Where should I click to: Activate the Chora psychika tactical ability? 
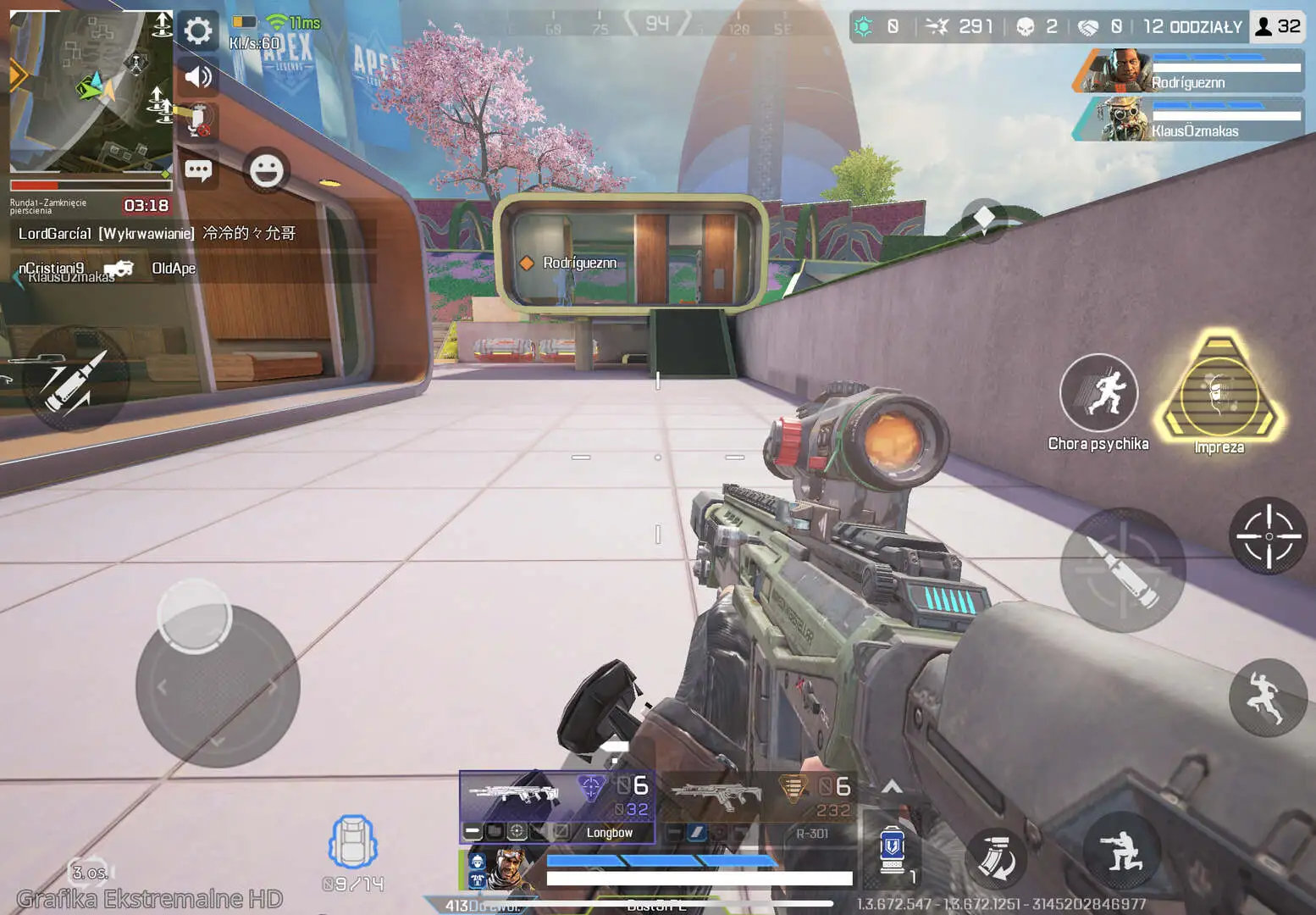pos(1098,392)
